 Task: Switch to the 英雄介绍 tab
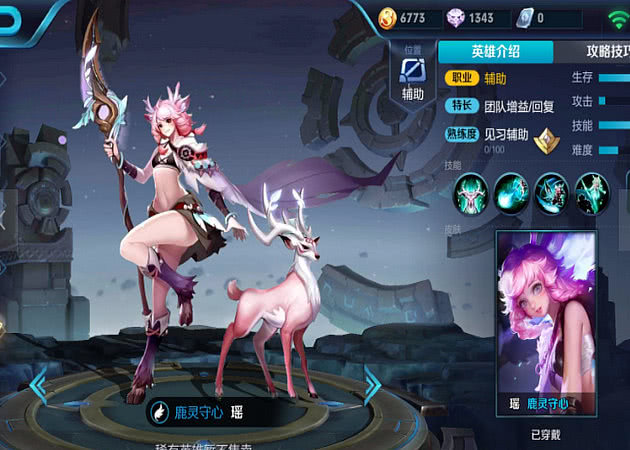(496, 53)
